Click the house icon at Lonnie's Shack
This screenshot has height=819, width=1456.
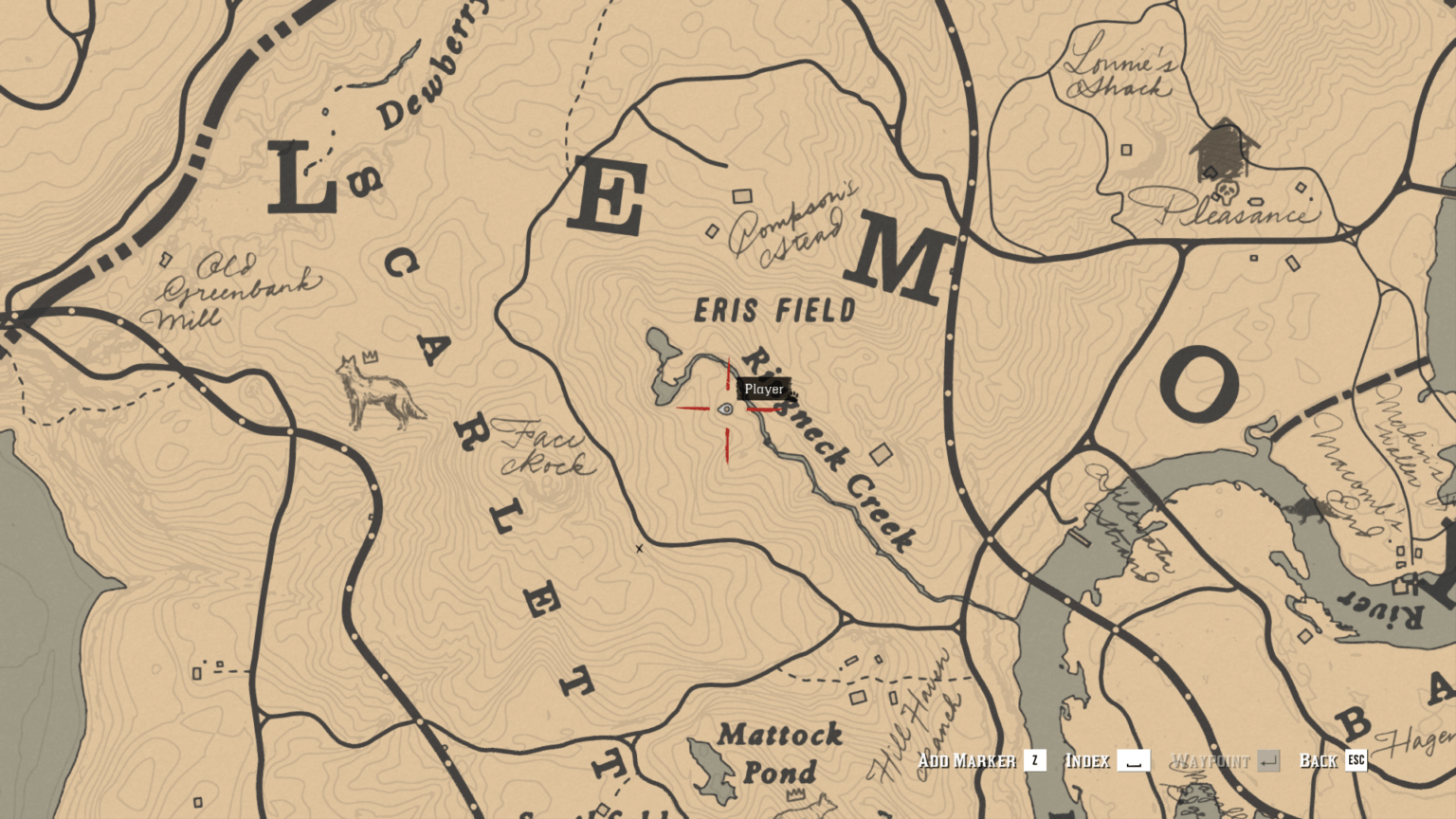pos(1223,147)
